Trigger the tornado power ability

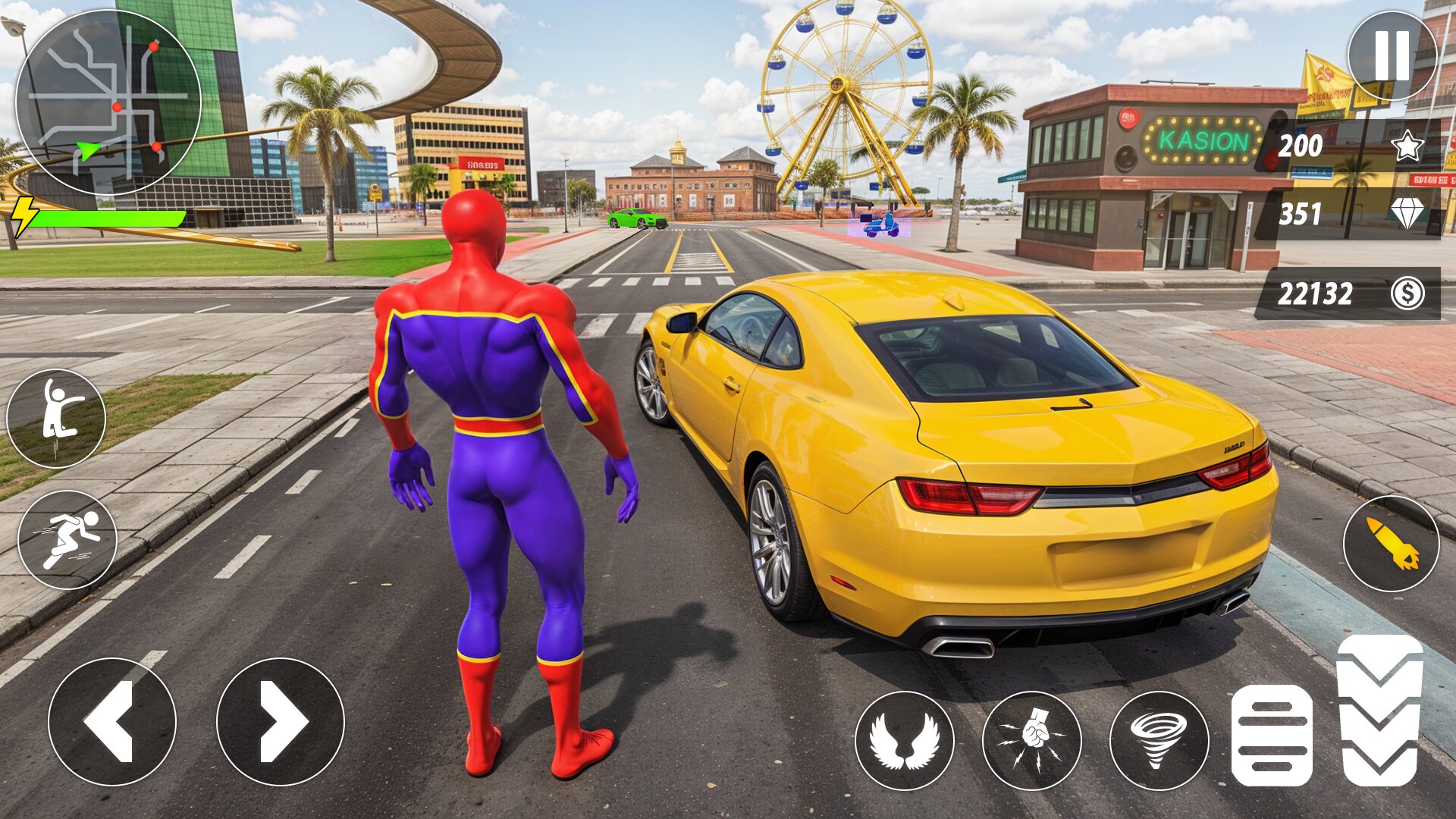tap(1159, 740)
